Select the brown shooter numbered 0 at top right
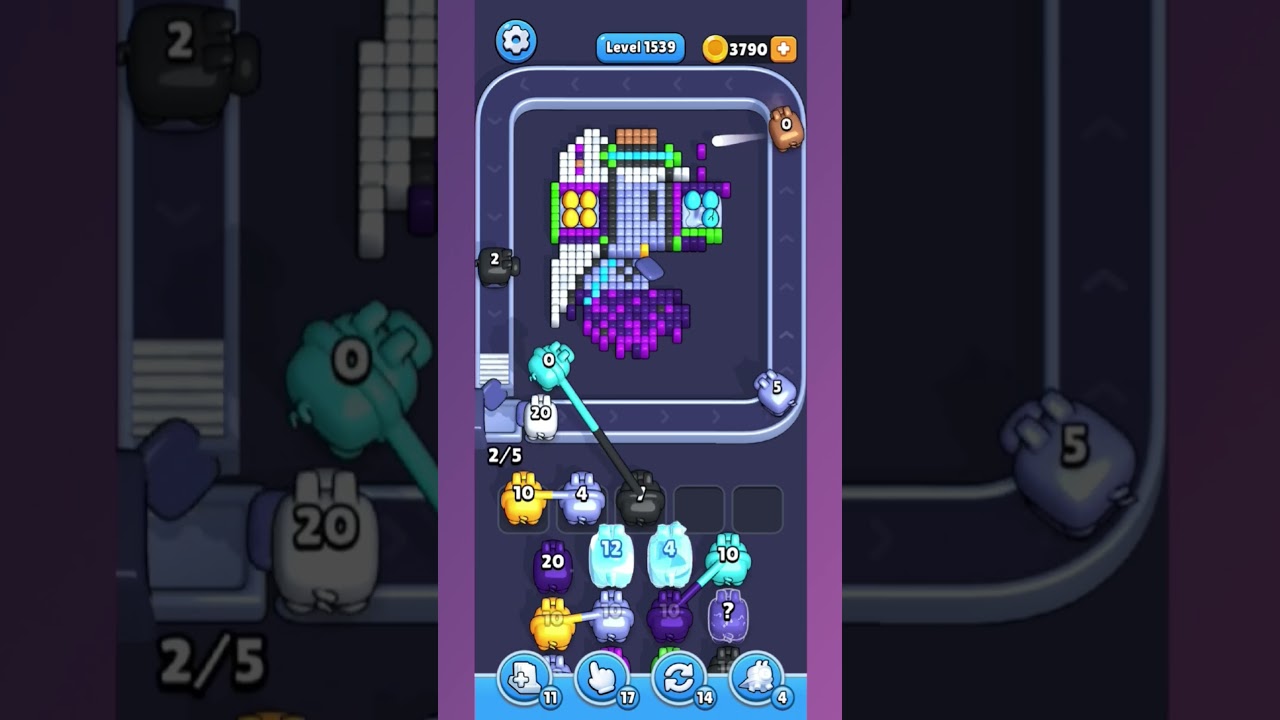 pyautogui.click(x=786, y=128)
